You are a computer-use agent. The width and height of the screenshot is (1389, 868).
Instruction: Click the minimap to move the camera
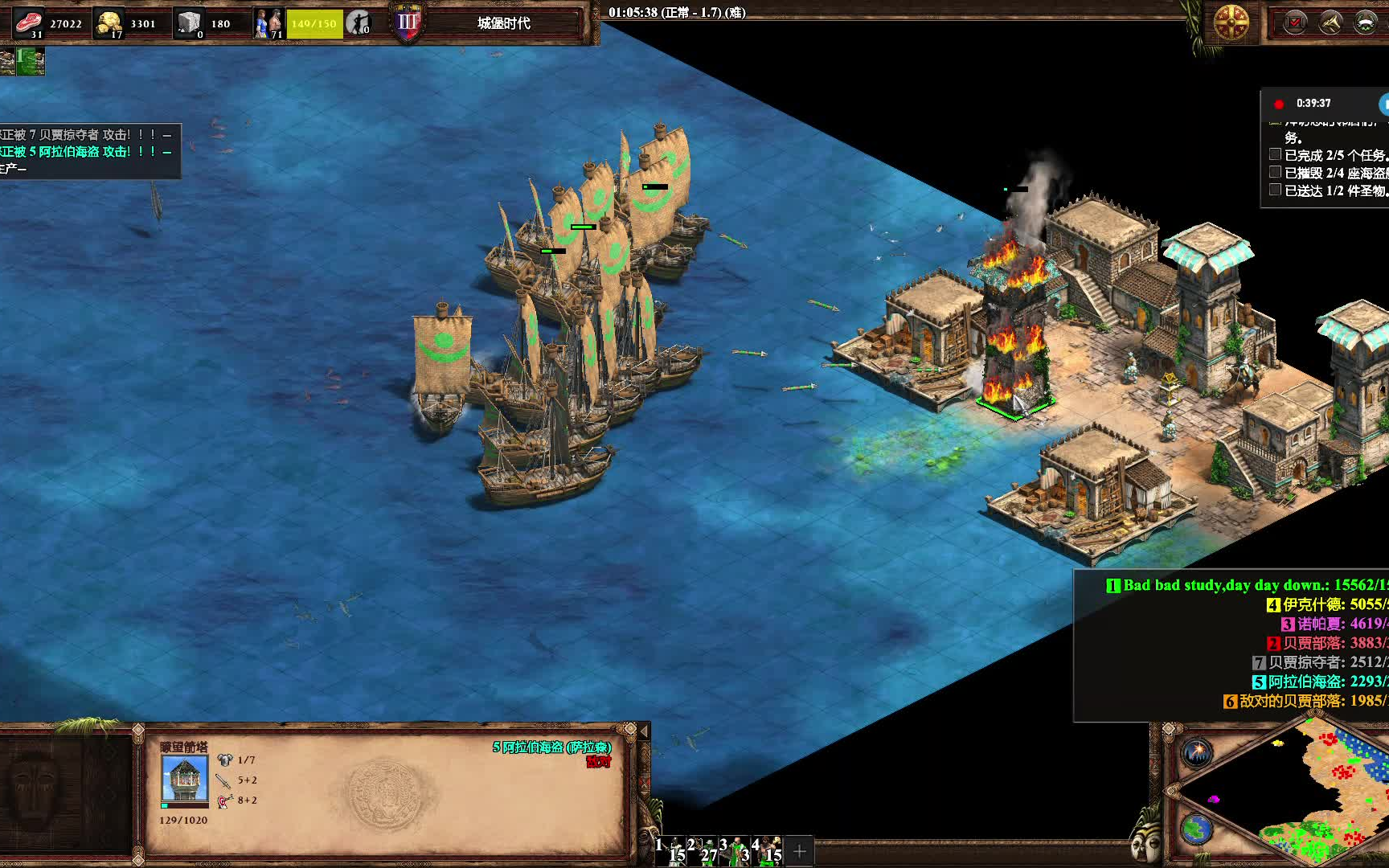tap(1318, 796)
